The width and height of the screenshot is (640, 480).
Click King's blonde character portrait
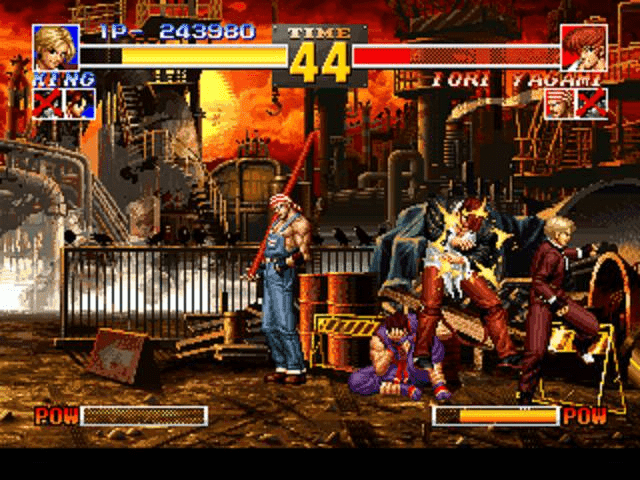tap(56, 46)
